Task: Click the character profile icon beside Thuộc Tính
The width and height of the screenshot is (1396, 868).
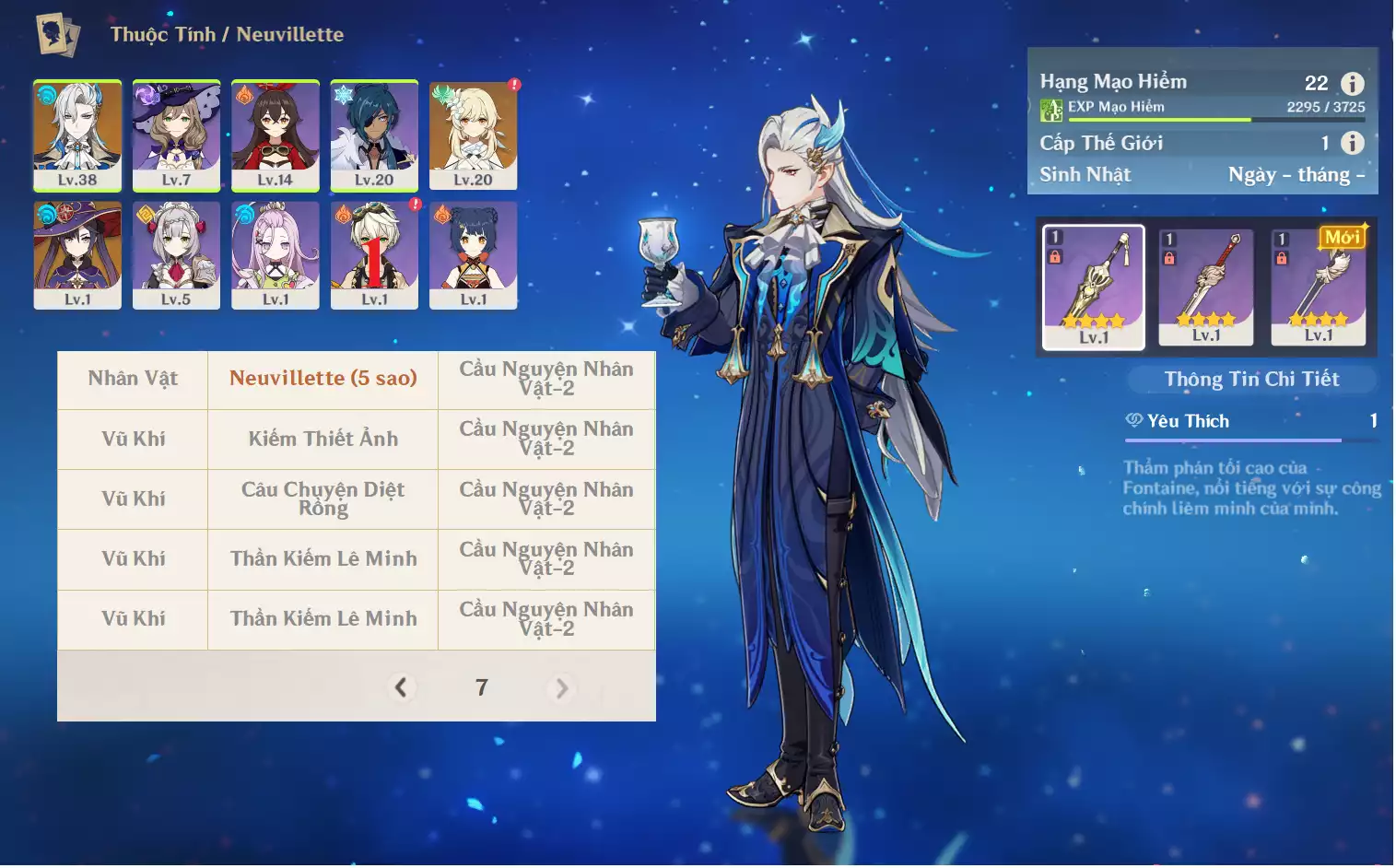Action: pos(58,35)
